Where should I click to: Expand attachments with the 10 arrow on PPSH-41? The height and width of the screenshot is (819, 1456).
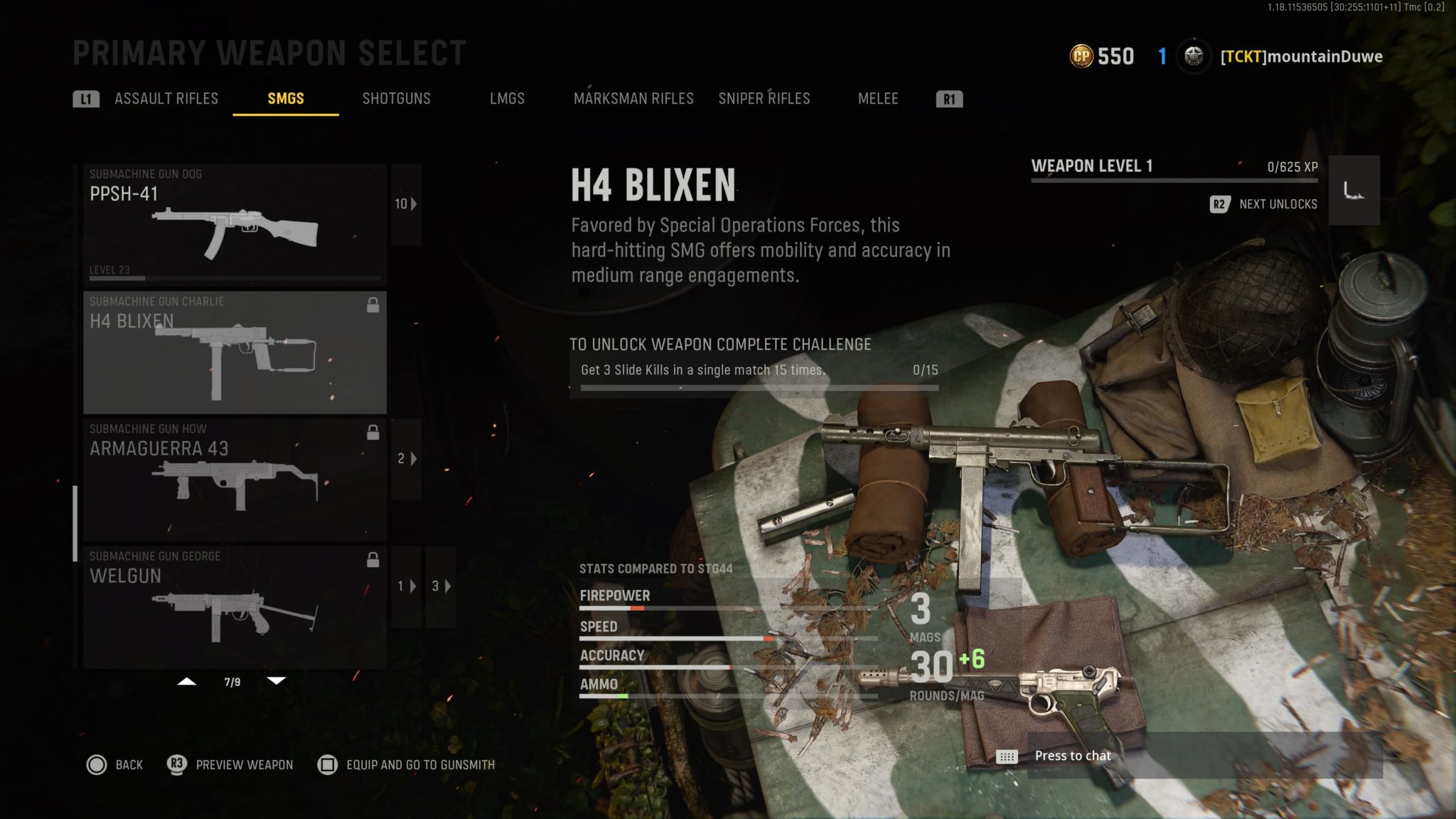(405, 204)
